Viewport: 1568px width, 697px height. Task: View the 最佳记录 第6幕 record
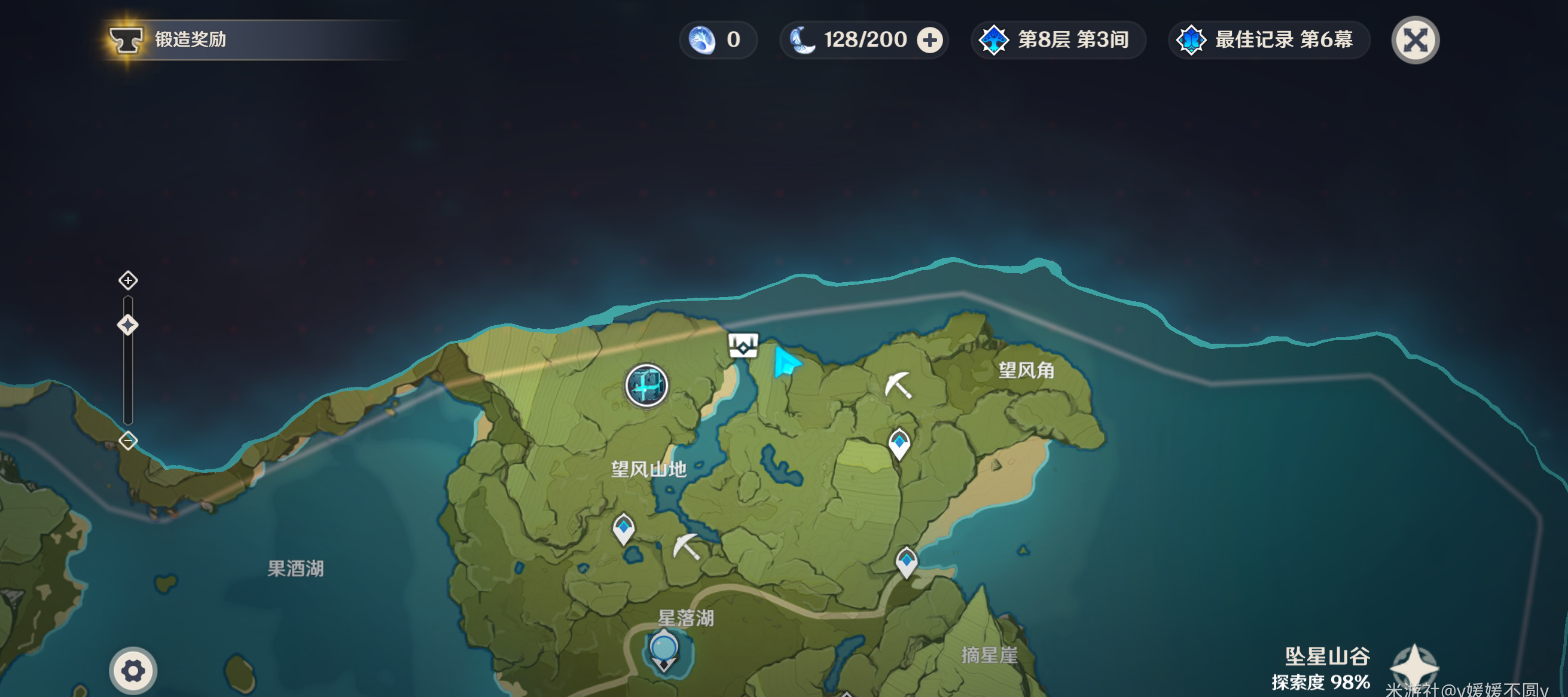click(x=1268, y=40)
